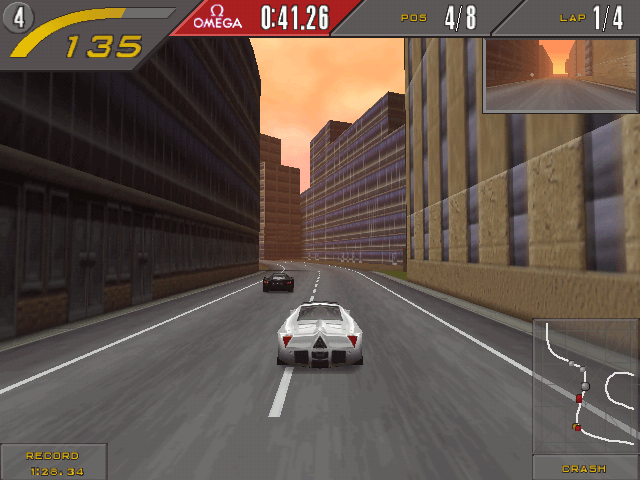Click the track minimap

(586, 386)
